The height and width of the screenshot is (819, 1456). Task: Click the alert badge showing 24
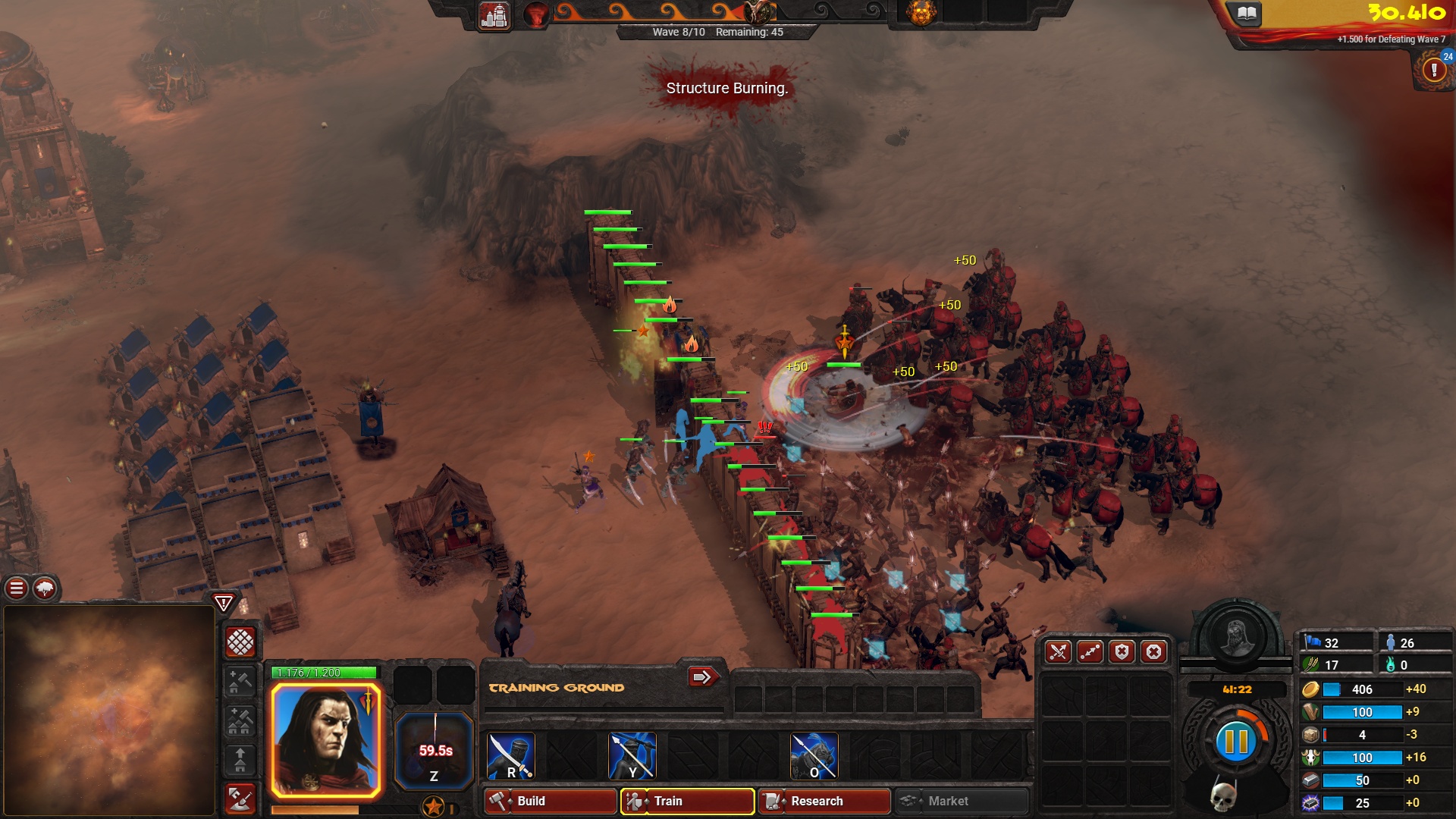[x=1447, y=56]
